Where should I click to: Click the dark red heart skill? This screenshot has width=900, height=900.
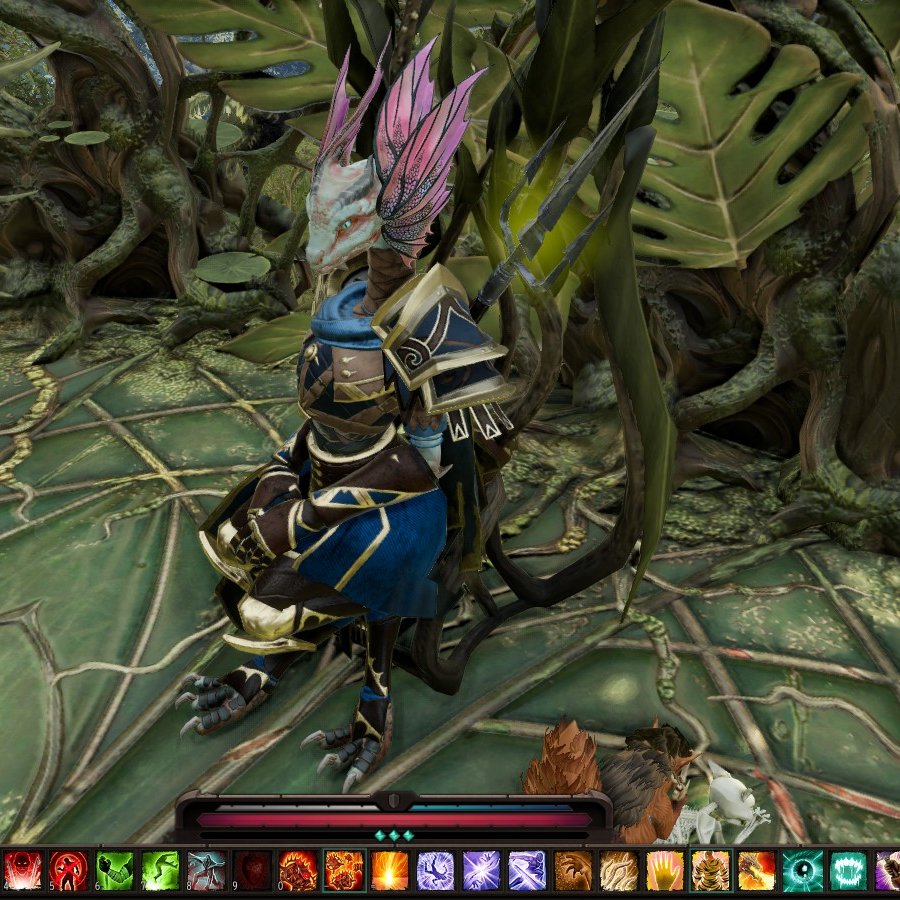(x=252, y=871)
